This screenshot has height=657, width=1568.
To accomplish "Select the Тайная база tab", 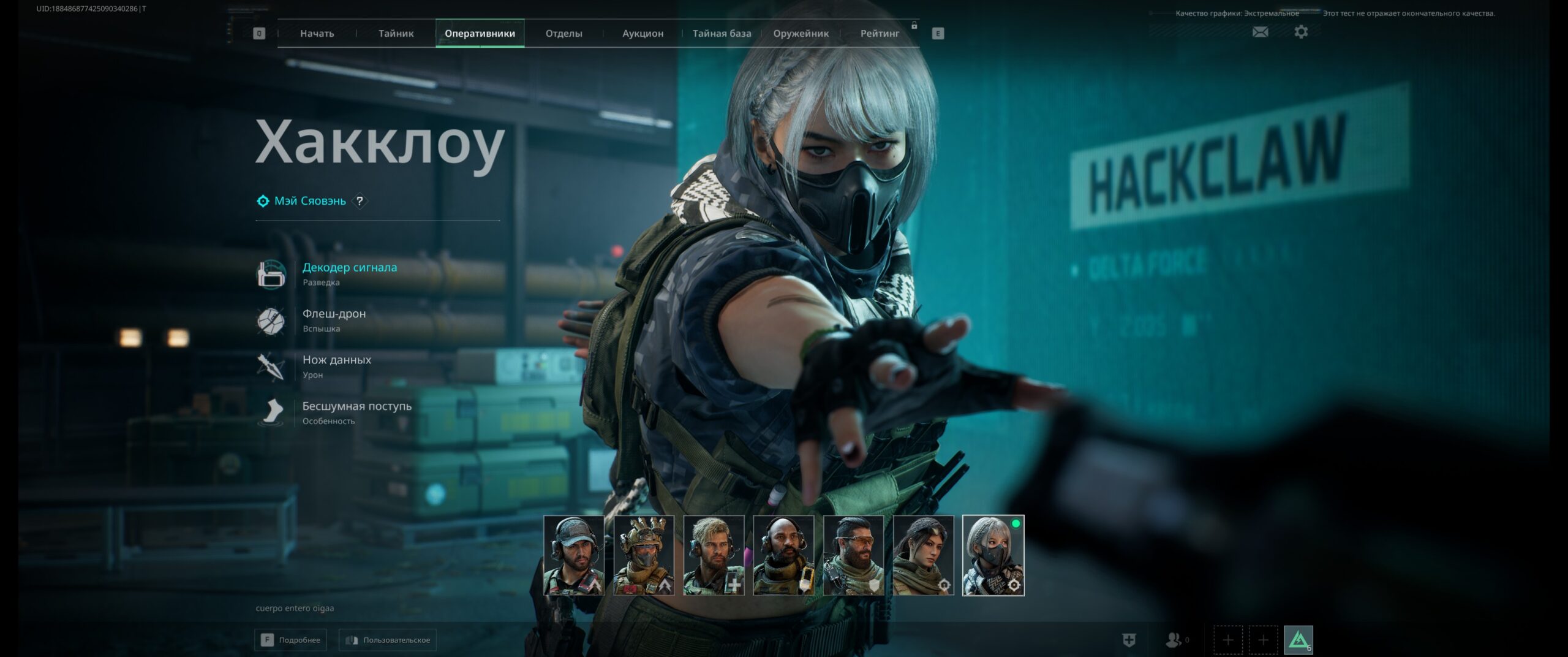I will (722, 34).
